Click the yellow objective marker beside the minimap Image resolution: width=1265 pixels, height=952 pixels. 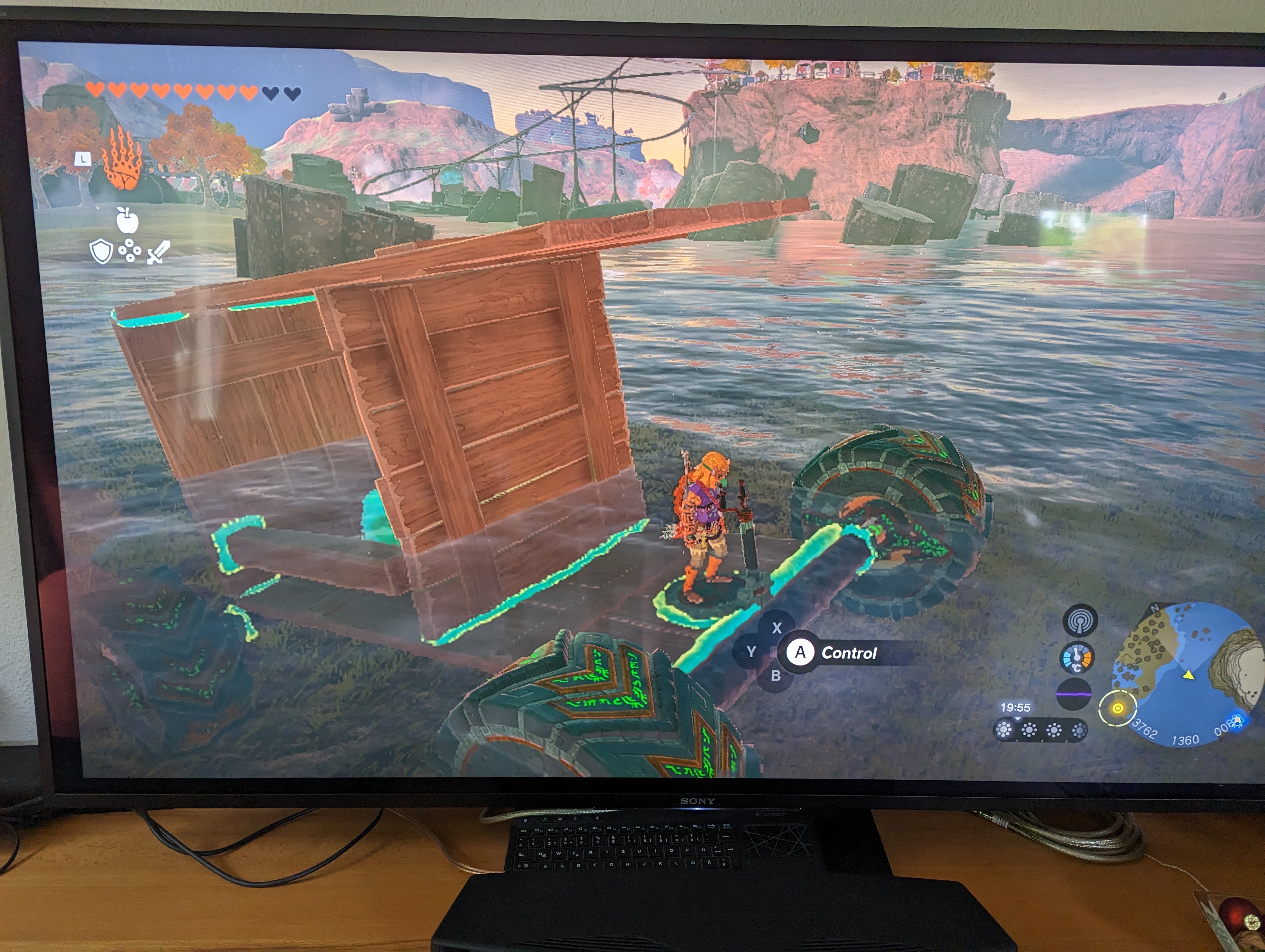[x=1117, y=708]
